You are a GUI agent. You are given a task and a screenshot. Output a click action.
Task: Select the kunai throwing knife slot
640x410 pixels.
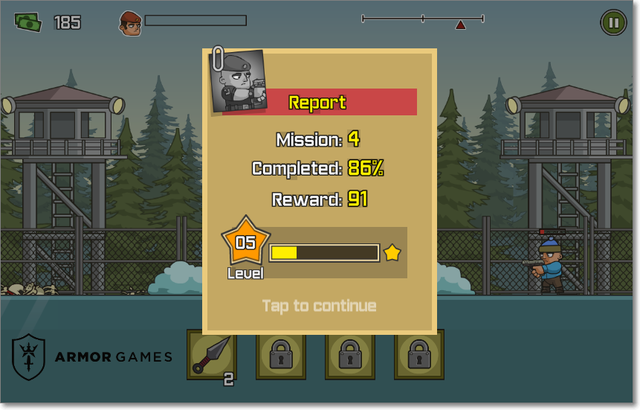[x=211, y=356]
